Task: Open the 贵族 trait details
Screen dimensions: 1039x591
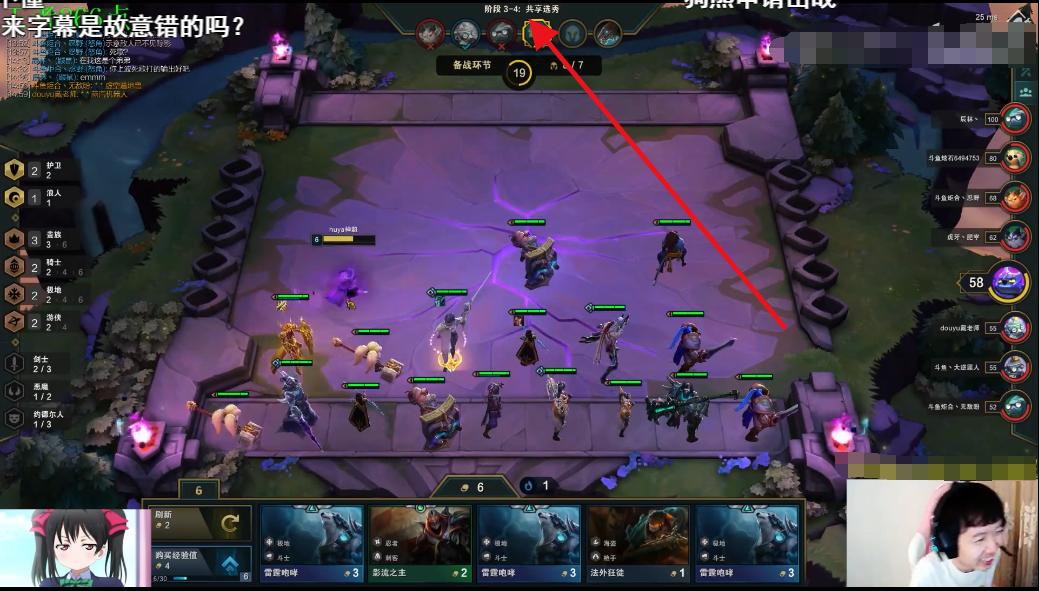Action: [x=15, y=239]
